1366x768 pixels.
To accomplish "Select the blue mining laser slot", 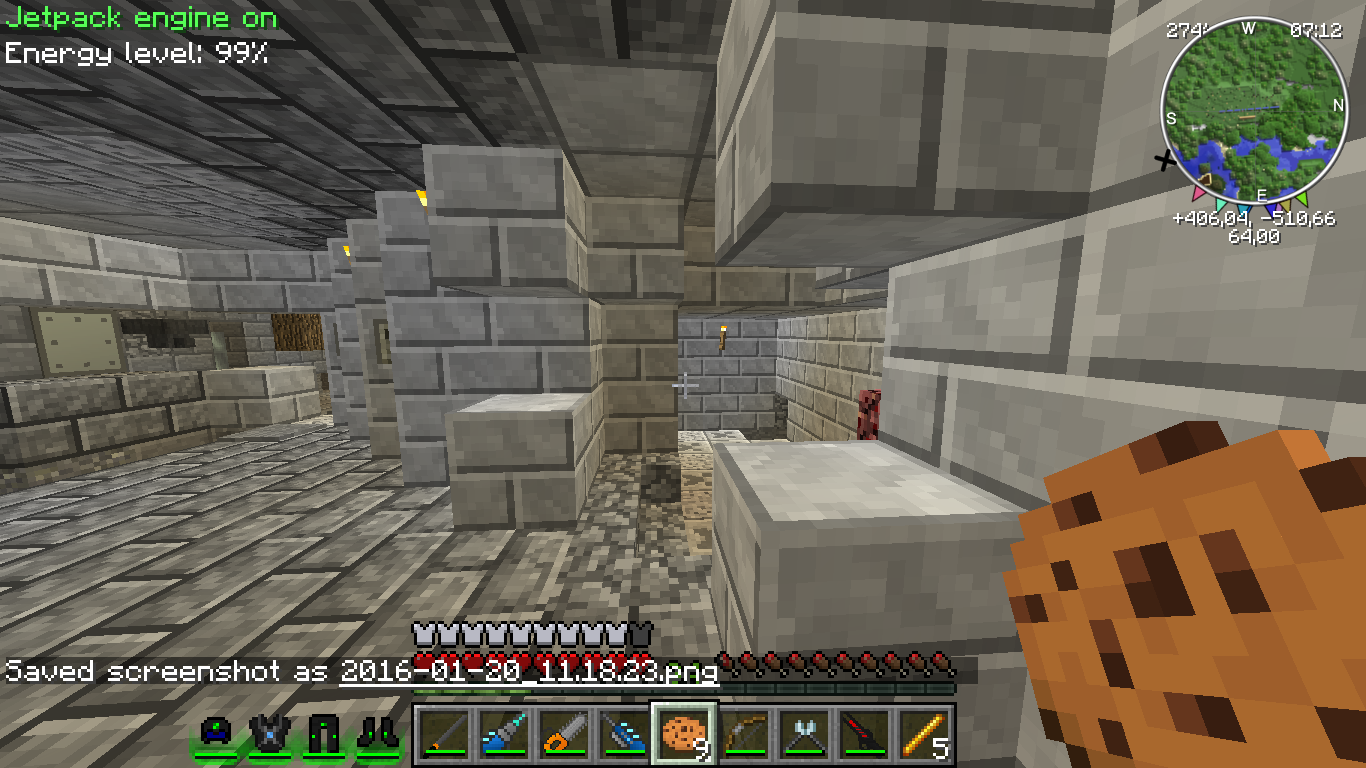I will click(x=624, y=733).
